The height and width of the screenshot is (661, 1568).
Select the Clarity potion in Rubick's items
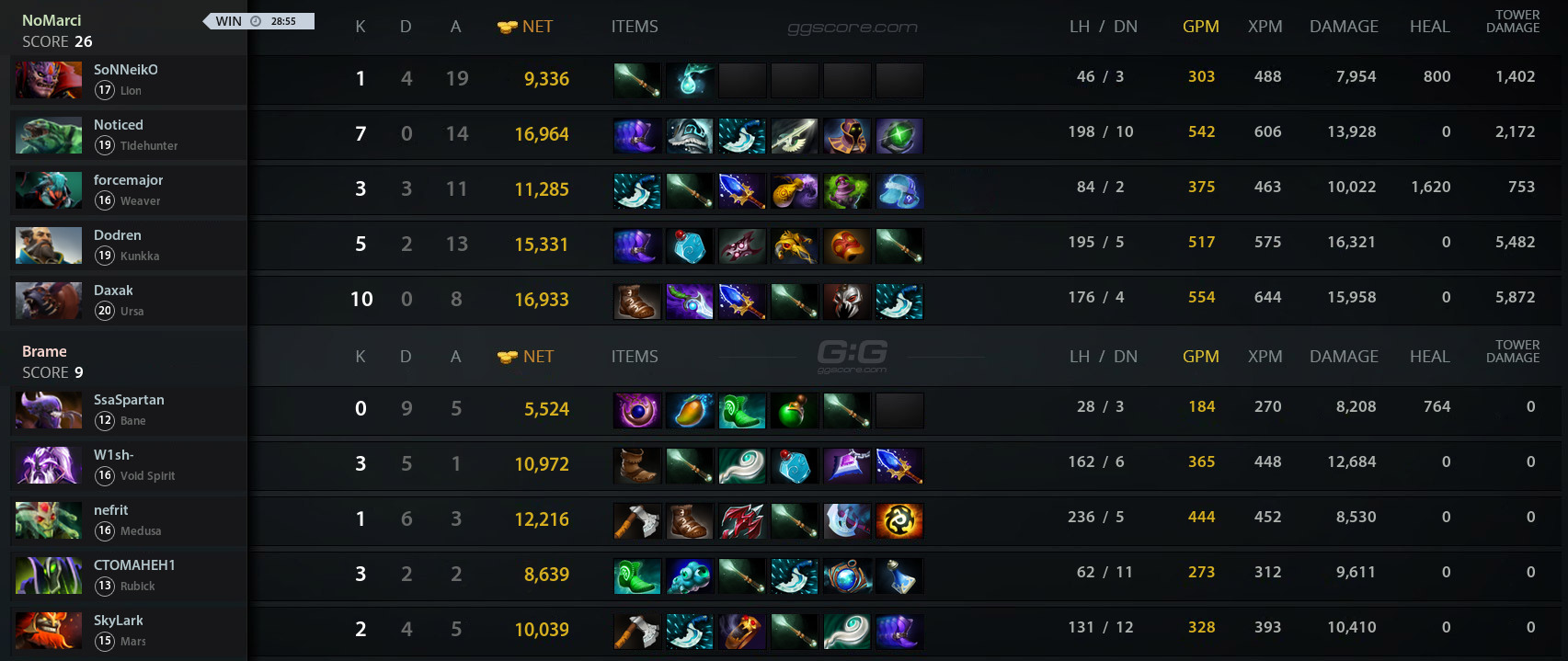pos(899,576)
